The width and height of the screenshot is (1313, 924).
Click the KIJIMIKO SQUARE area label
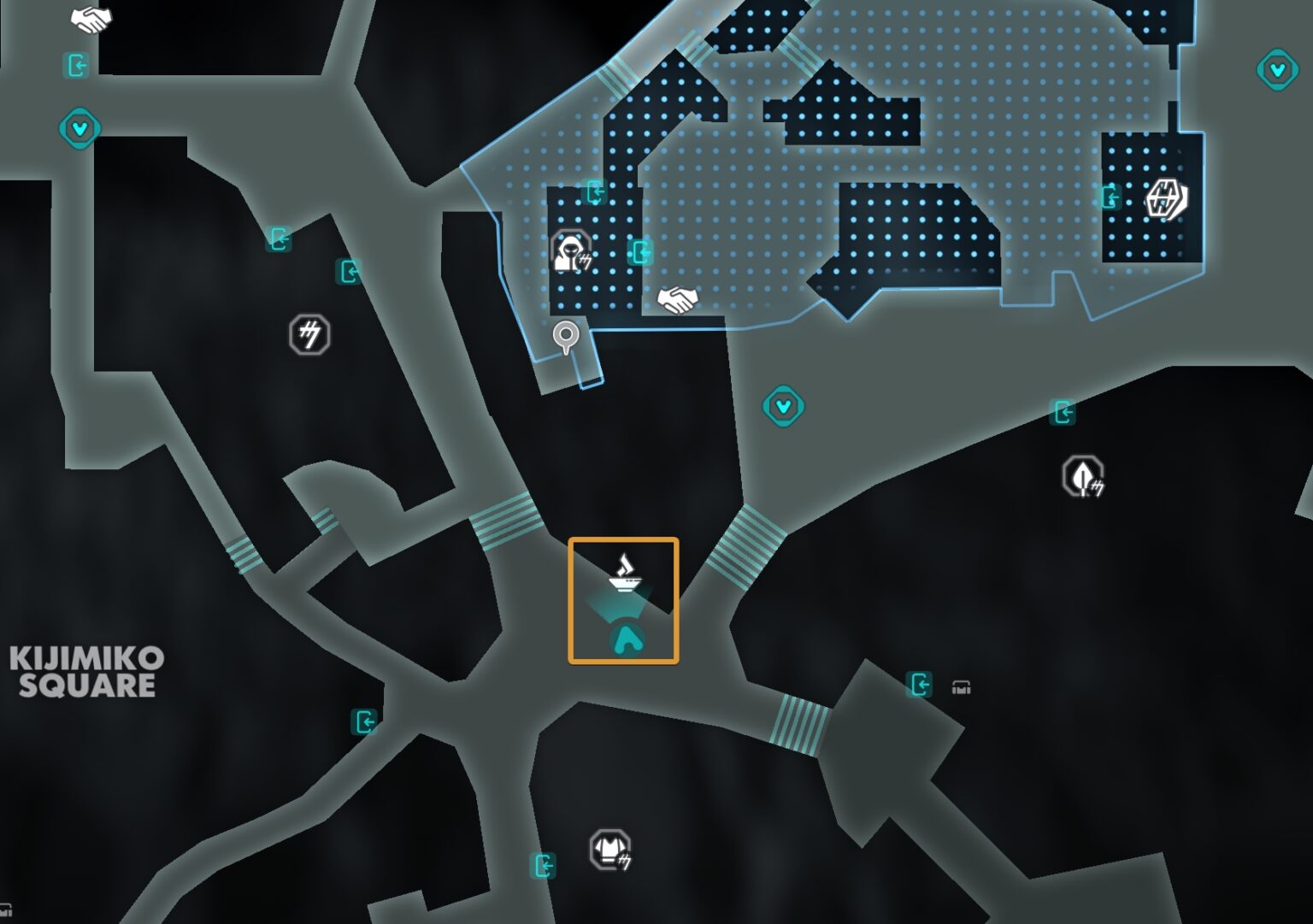(x=85, y=672)
